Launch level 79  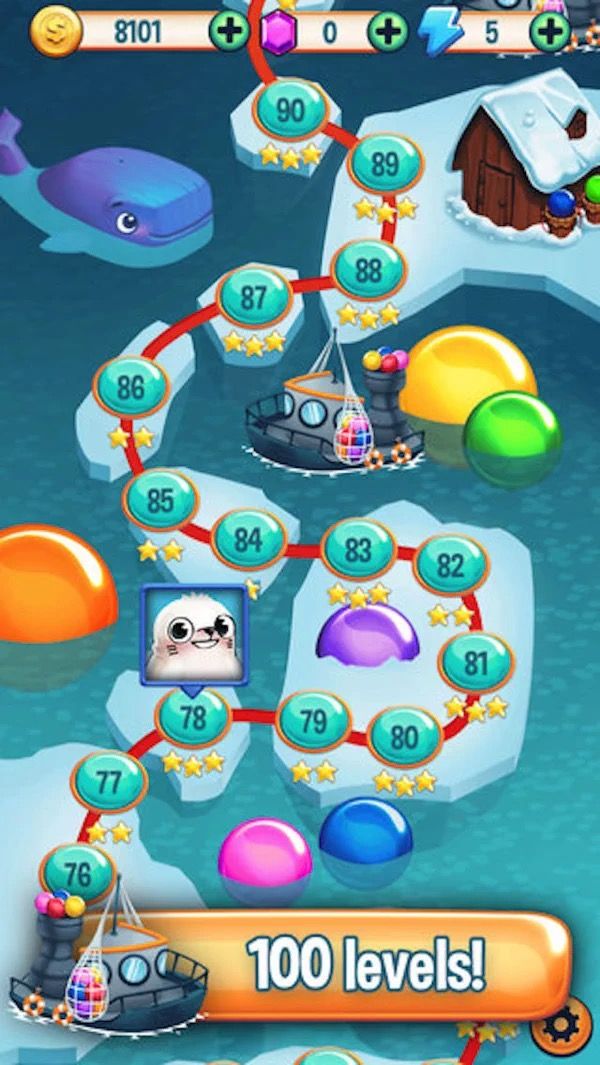pyautogui.click(x=314, y=721)
